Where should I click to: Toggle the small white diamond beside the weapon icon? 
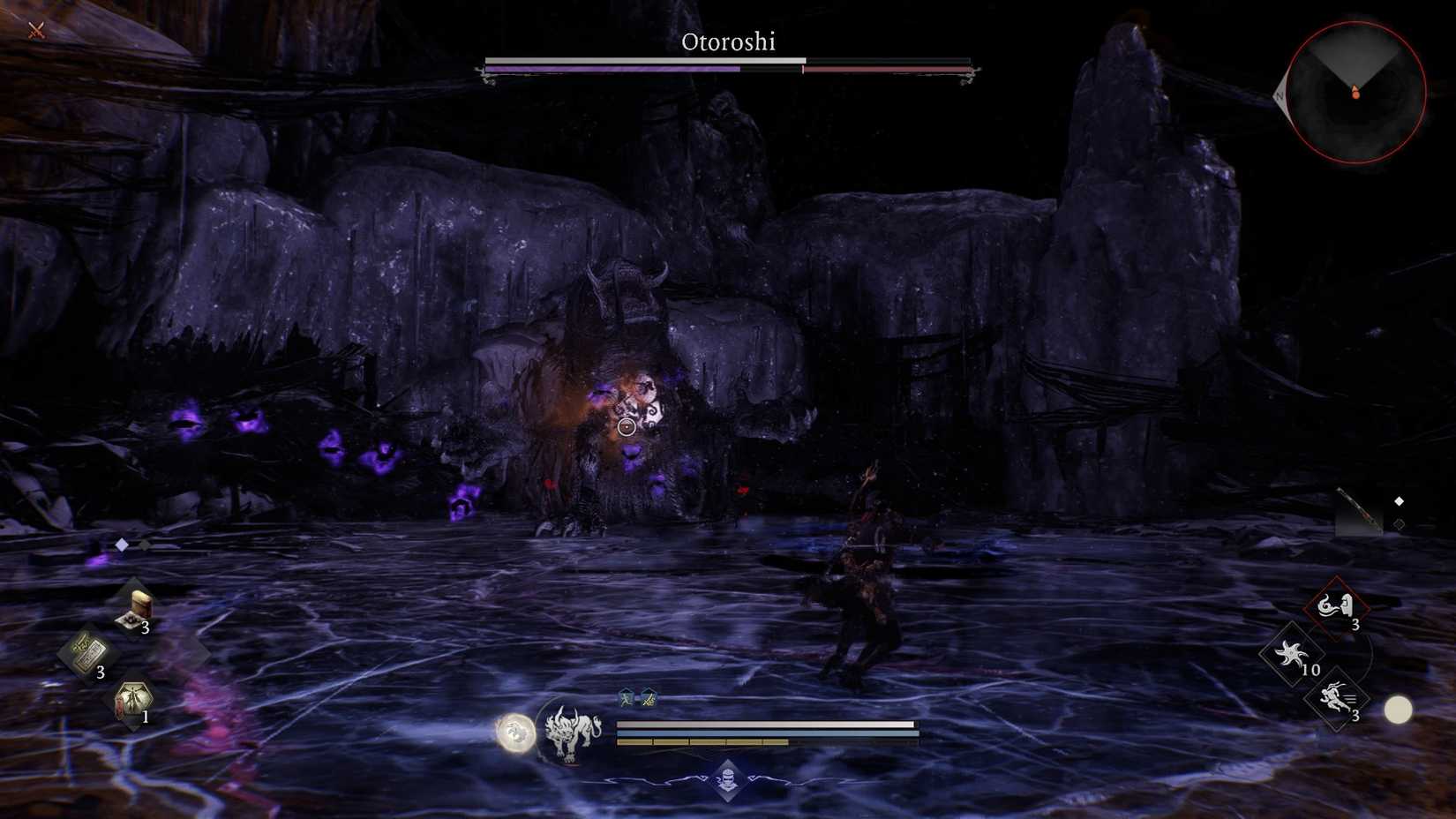1400,500
